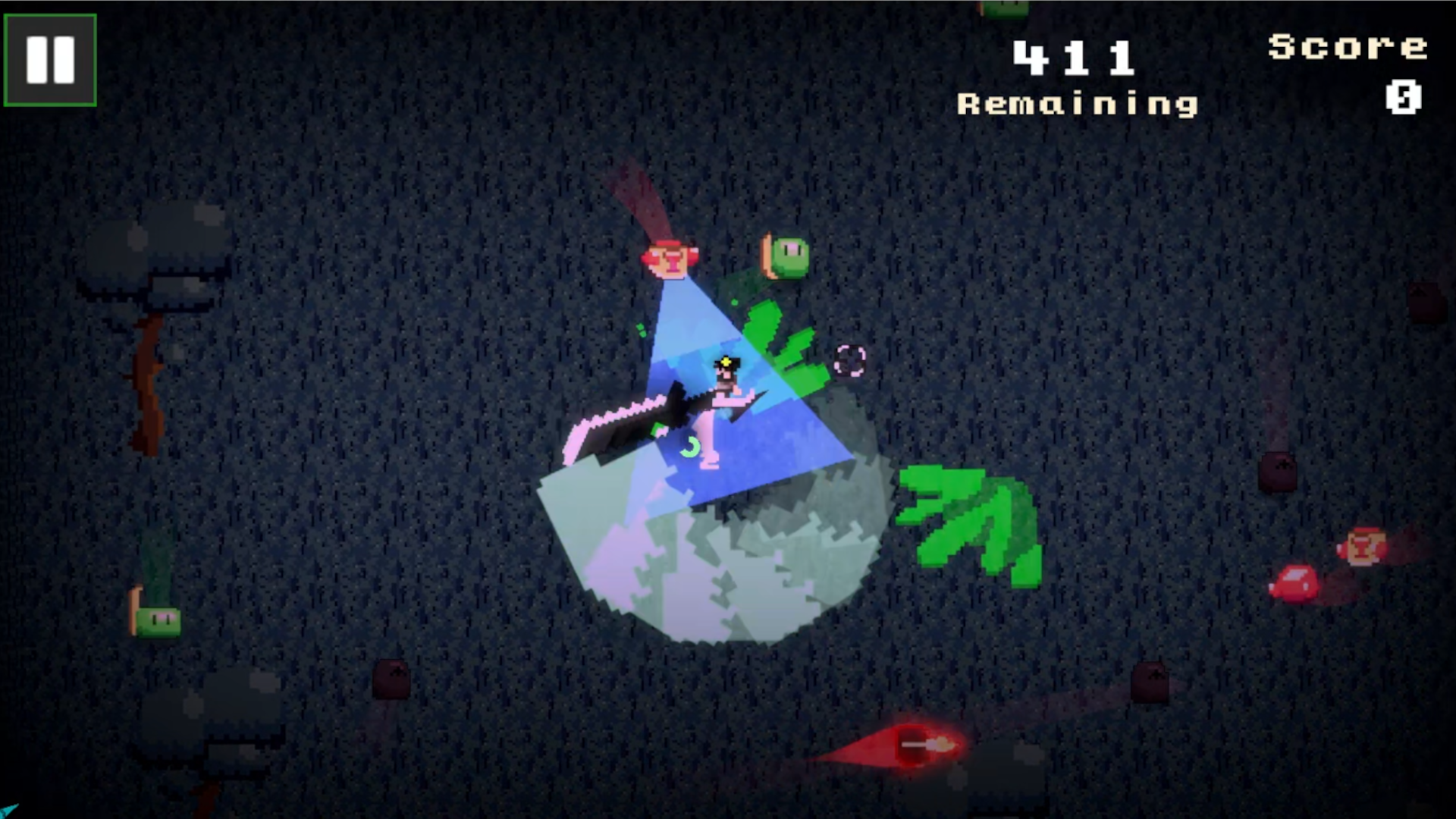Click the green slime on the left edge
The height and width of the screenshot is (819, 1456).
coord(159,620)
